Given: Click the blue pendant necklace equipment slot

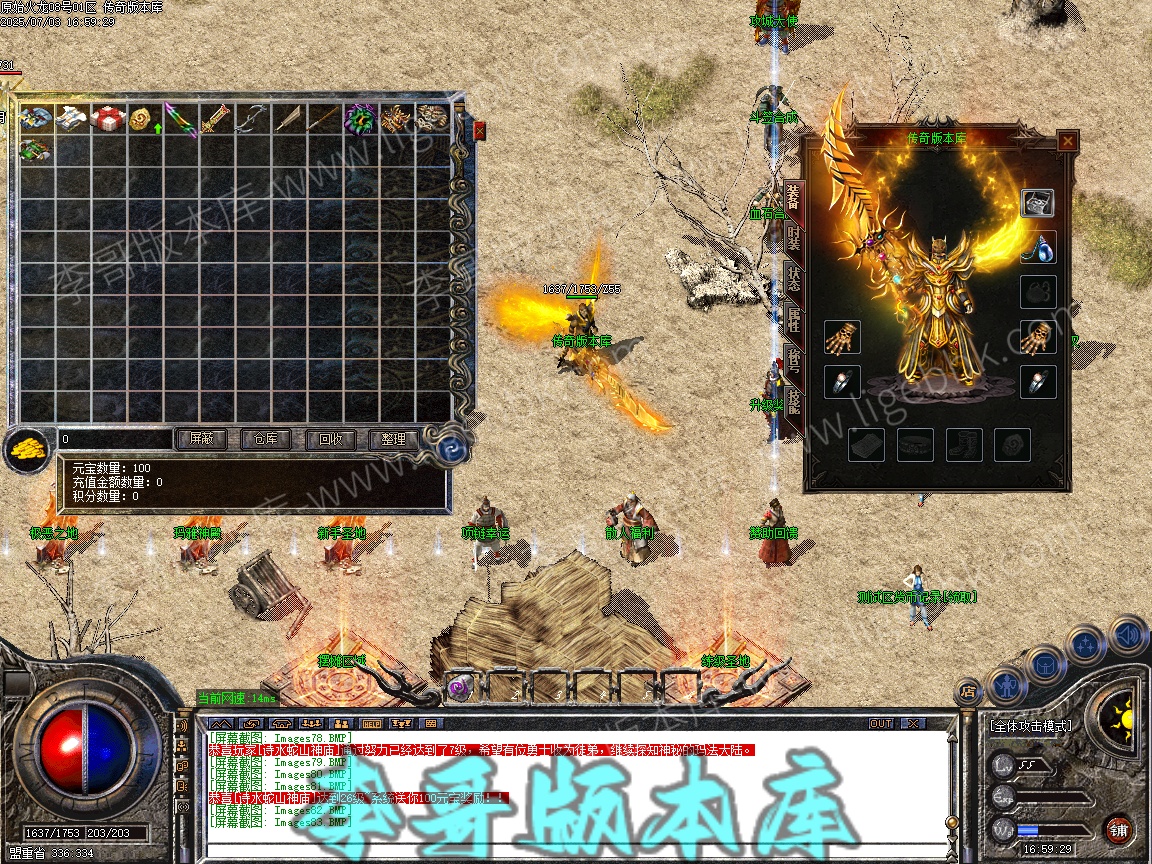Looking at the screenshot, I should (1038, 248).
